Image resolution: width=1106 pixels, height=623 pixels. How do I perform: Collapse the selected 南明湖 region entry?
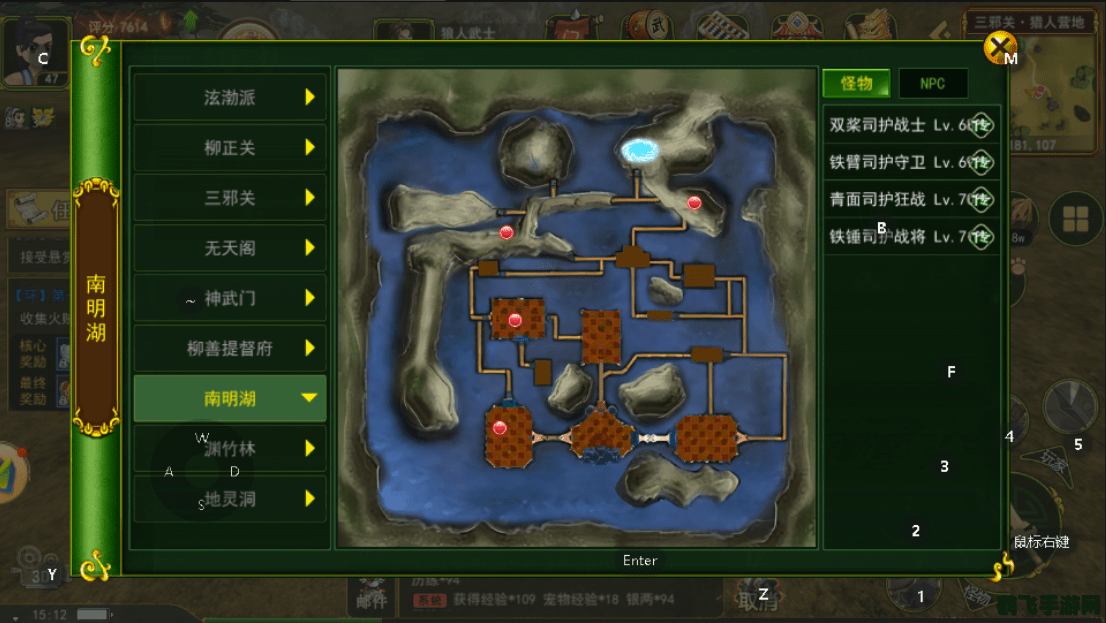[x=231, y=398]
